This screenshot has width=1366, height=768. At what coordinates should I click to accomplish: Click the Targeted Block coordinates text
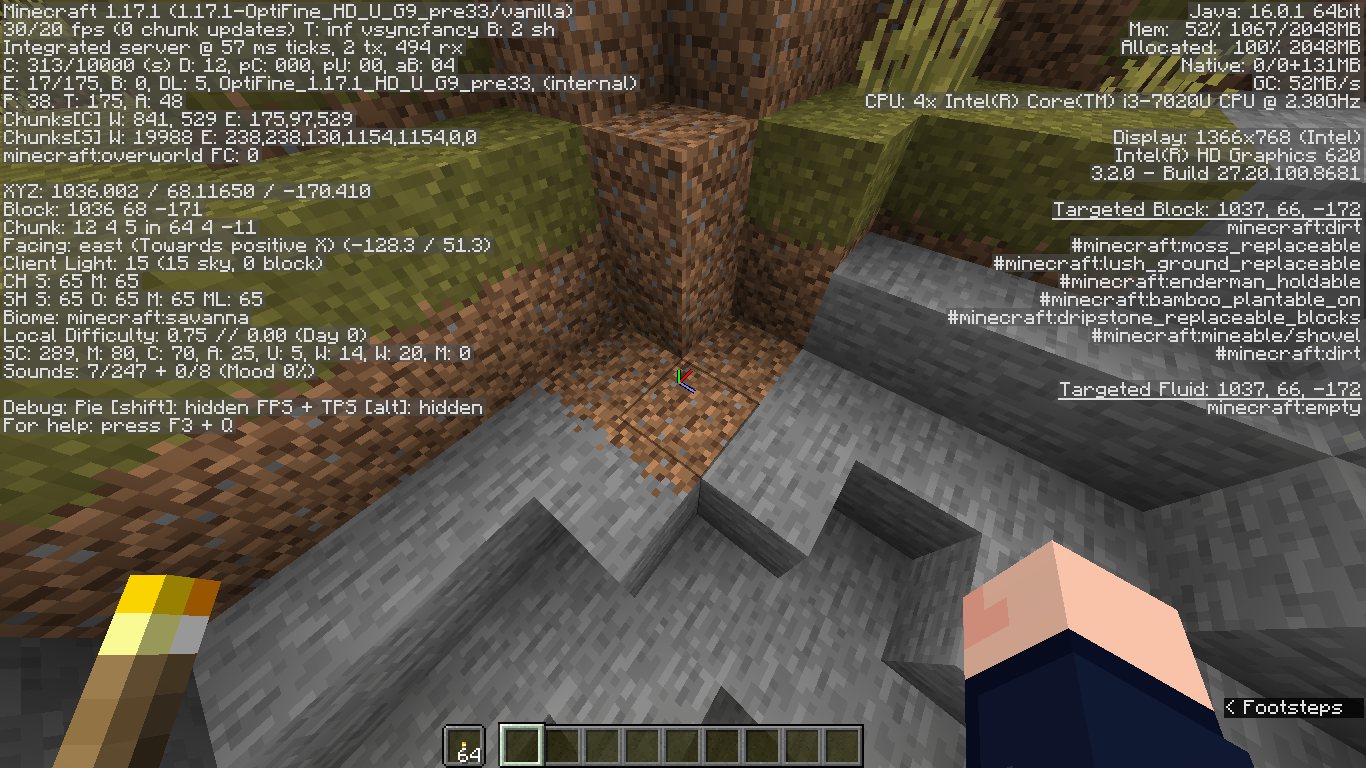[1207, 208]
